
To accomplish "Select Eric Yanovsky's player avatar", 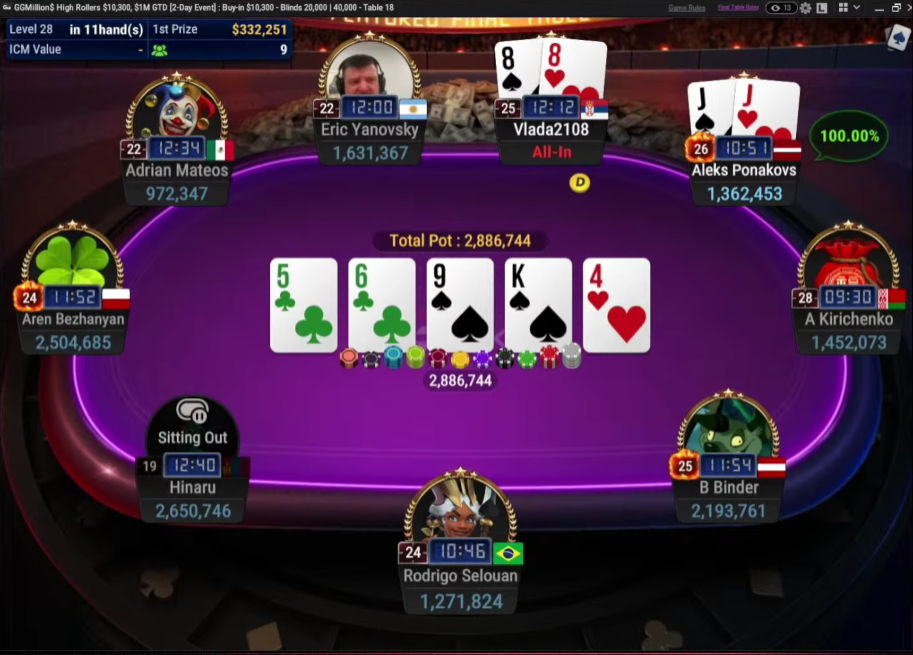I will pyautogui.click(x=369, y=69).
